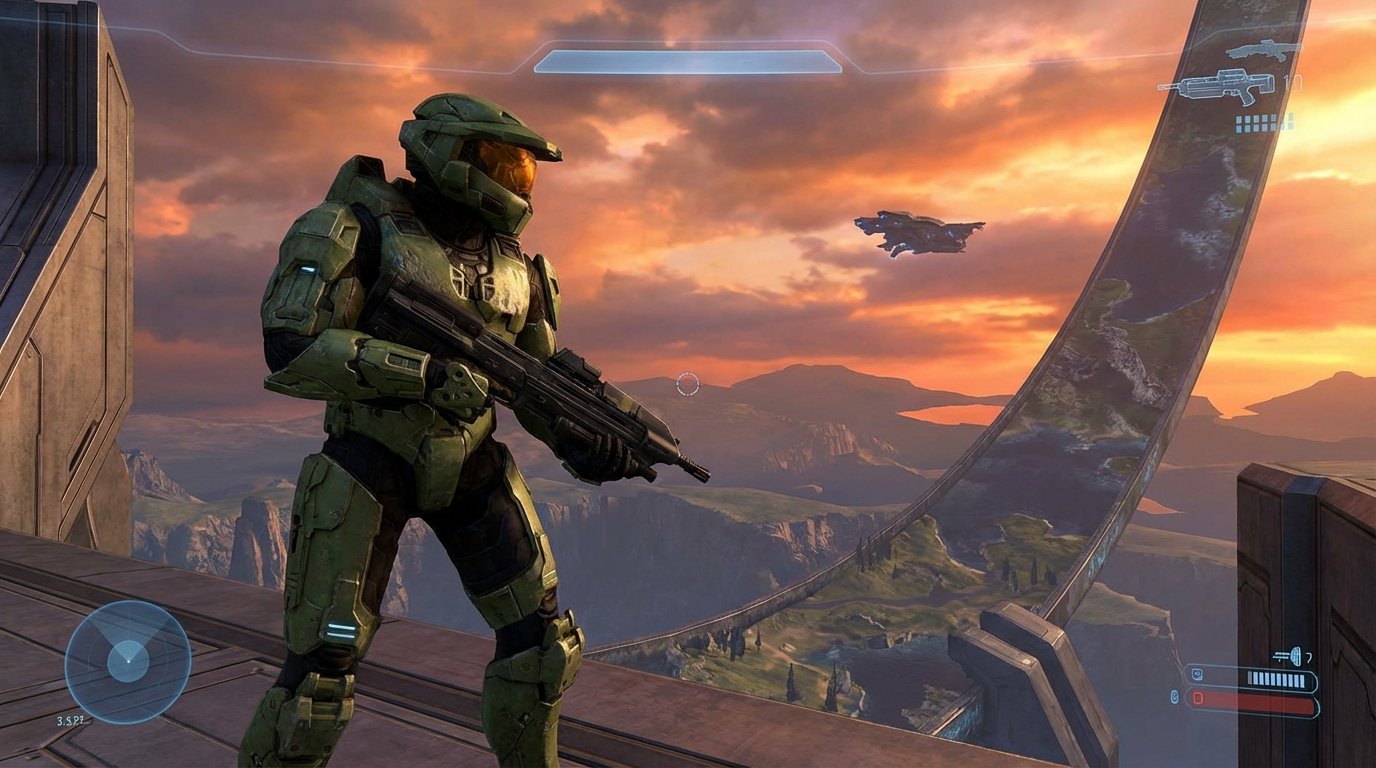Click the ammo reserve counter reading 10
The width and height of the screenshot is (1376, 768).
point(1293,81)
